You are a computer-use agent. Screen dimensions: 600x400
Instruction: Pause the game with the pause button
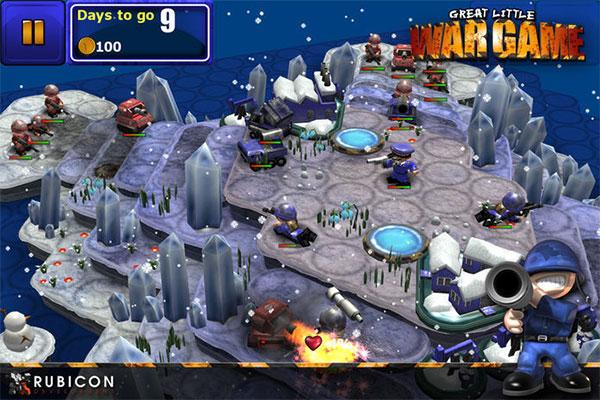tap(32, 32)
